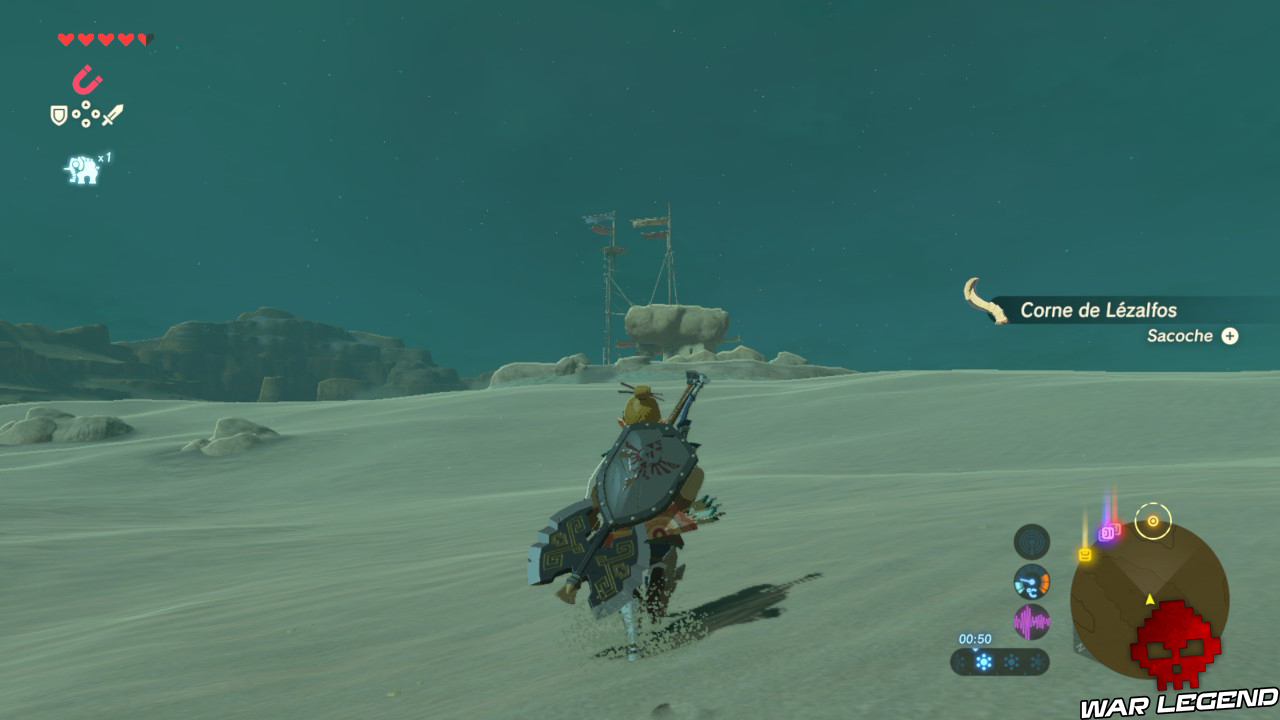
Task: Click the half-filled fifth heart
Action: [x=145, y=38]
